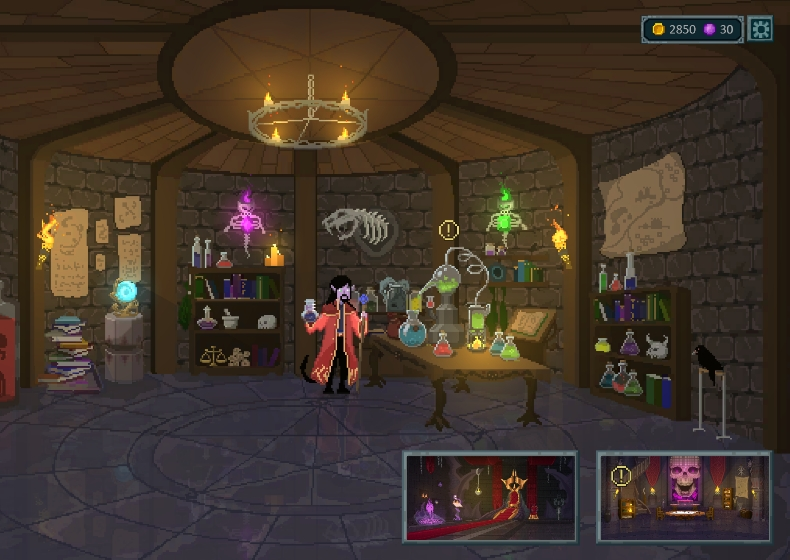
Task: Switch to the throne room thumbnail
Action: 490,496
